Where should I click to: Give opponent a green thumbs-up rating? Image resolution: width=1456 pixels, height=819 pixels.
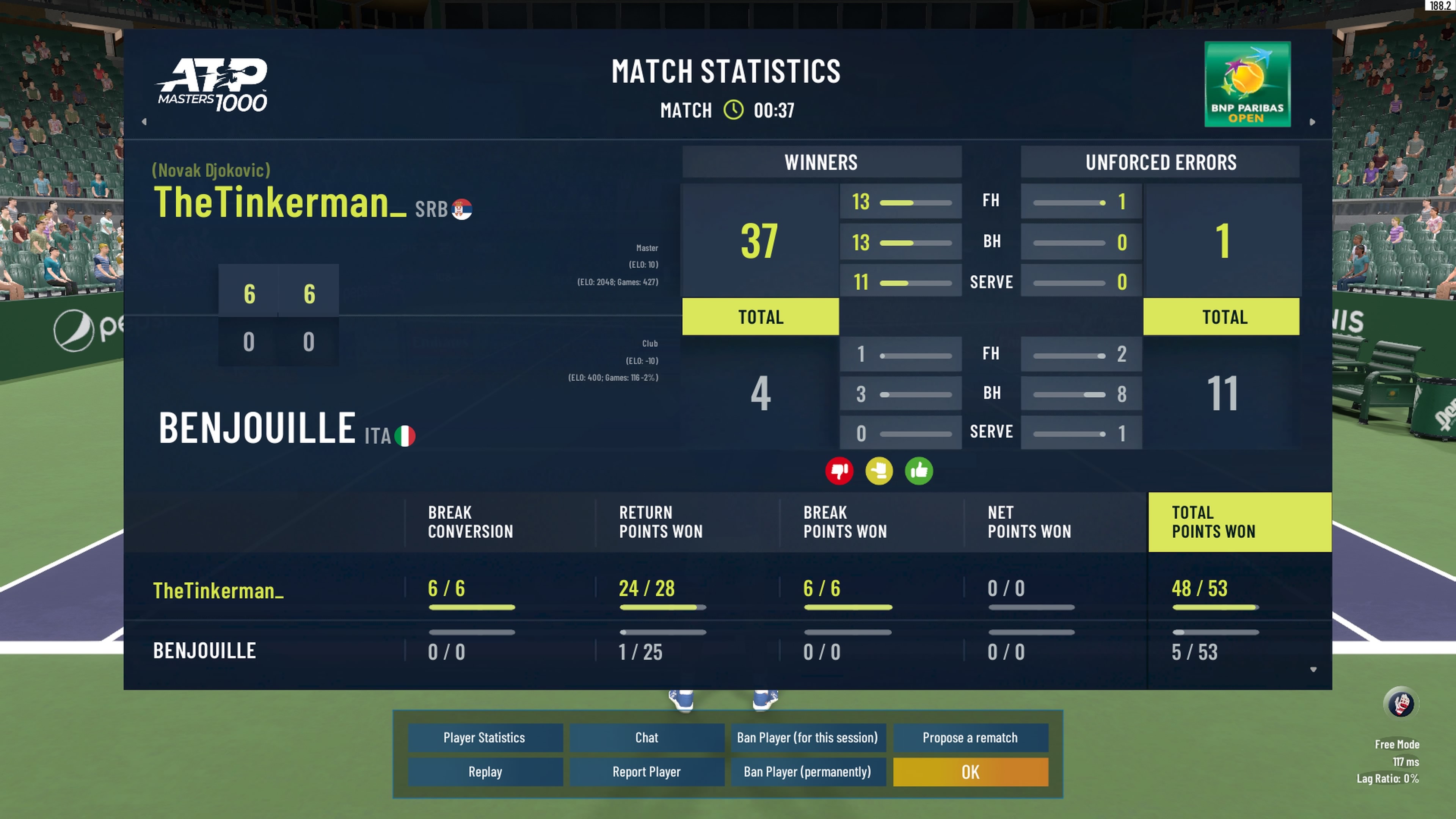918,471
